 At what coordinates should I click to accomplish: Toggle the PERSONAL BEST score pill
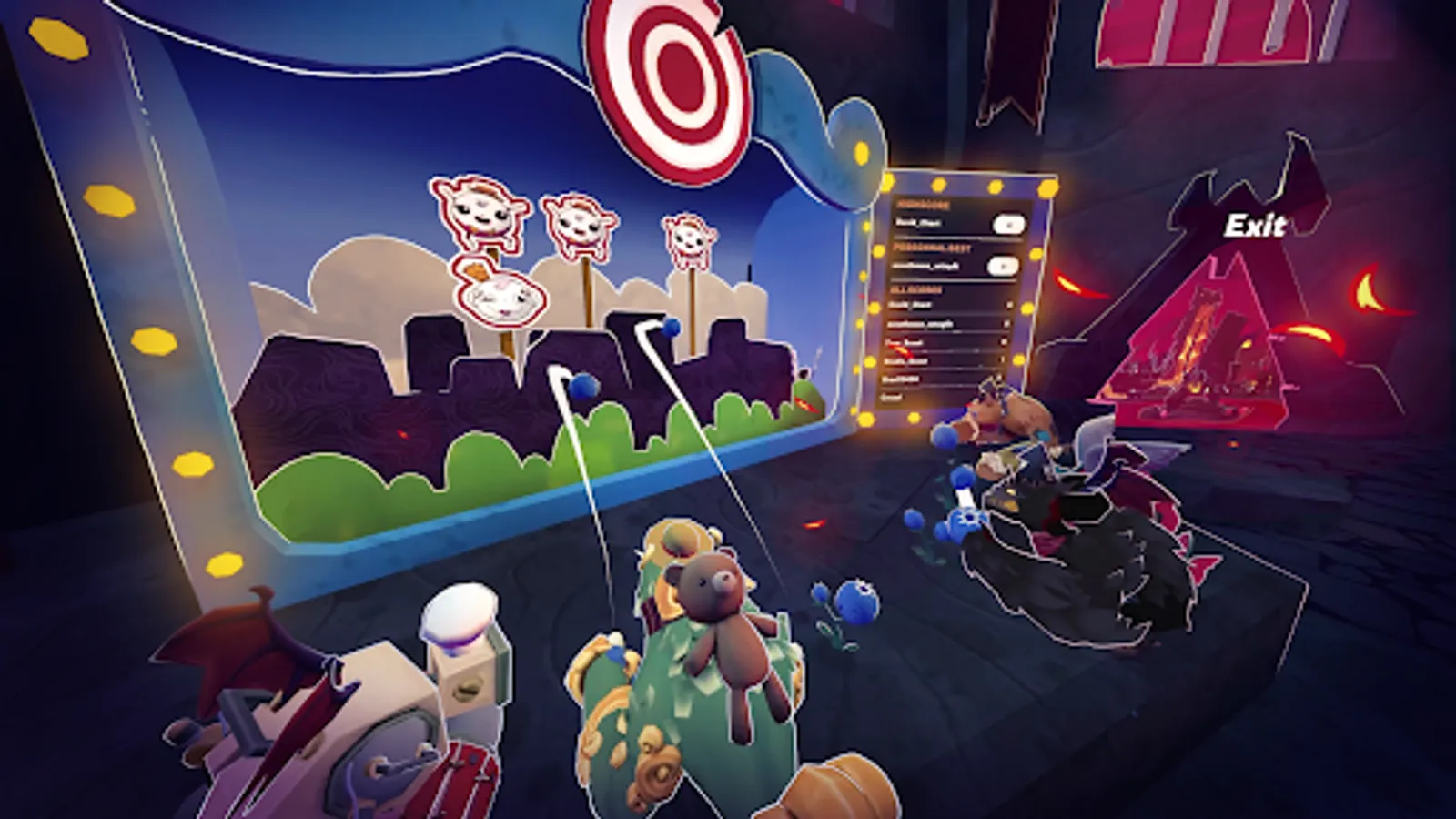[1003, 265]
